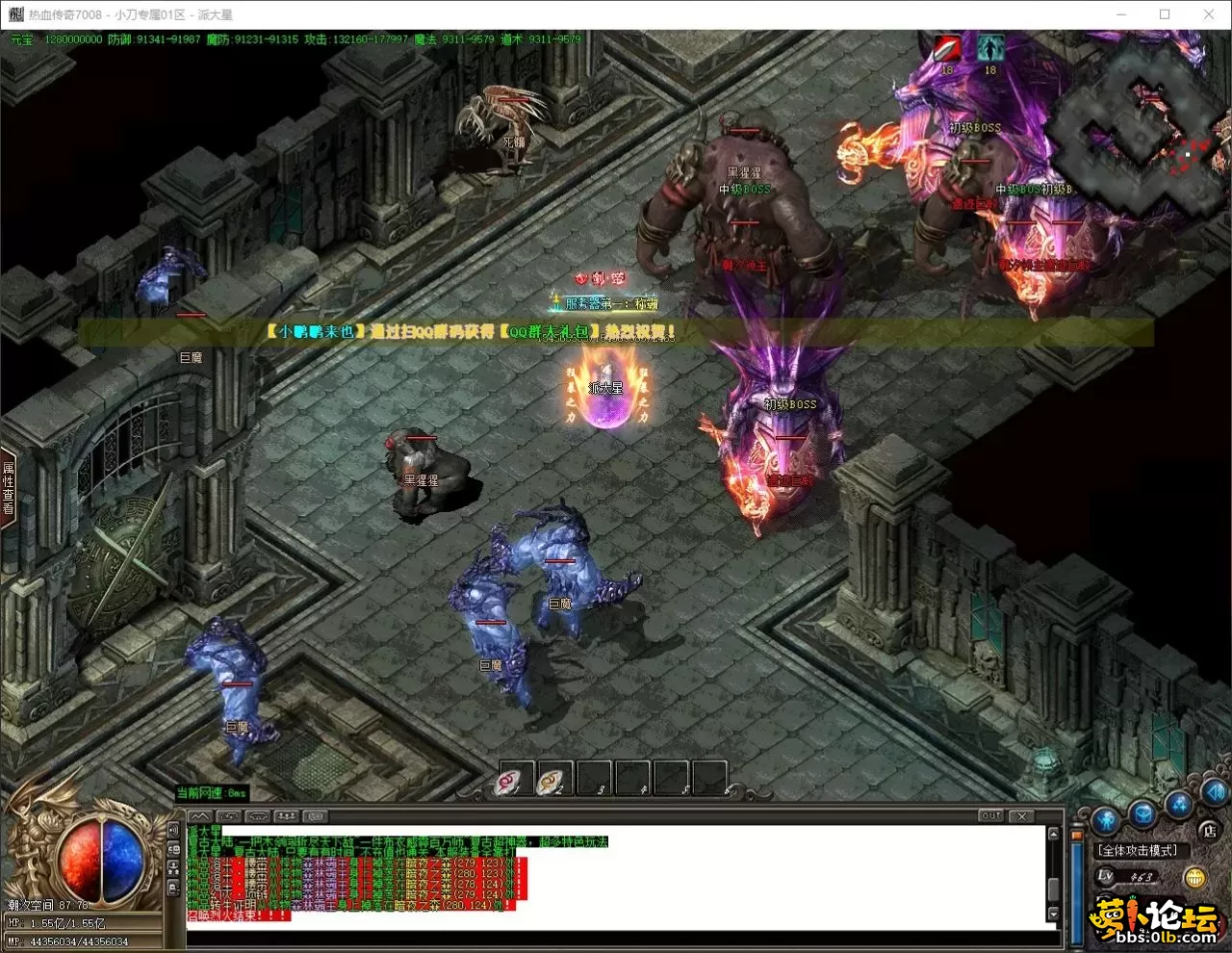Change the 全体攻击模式 attack mode

[1138, 850]
